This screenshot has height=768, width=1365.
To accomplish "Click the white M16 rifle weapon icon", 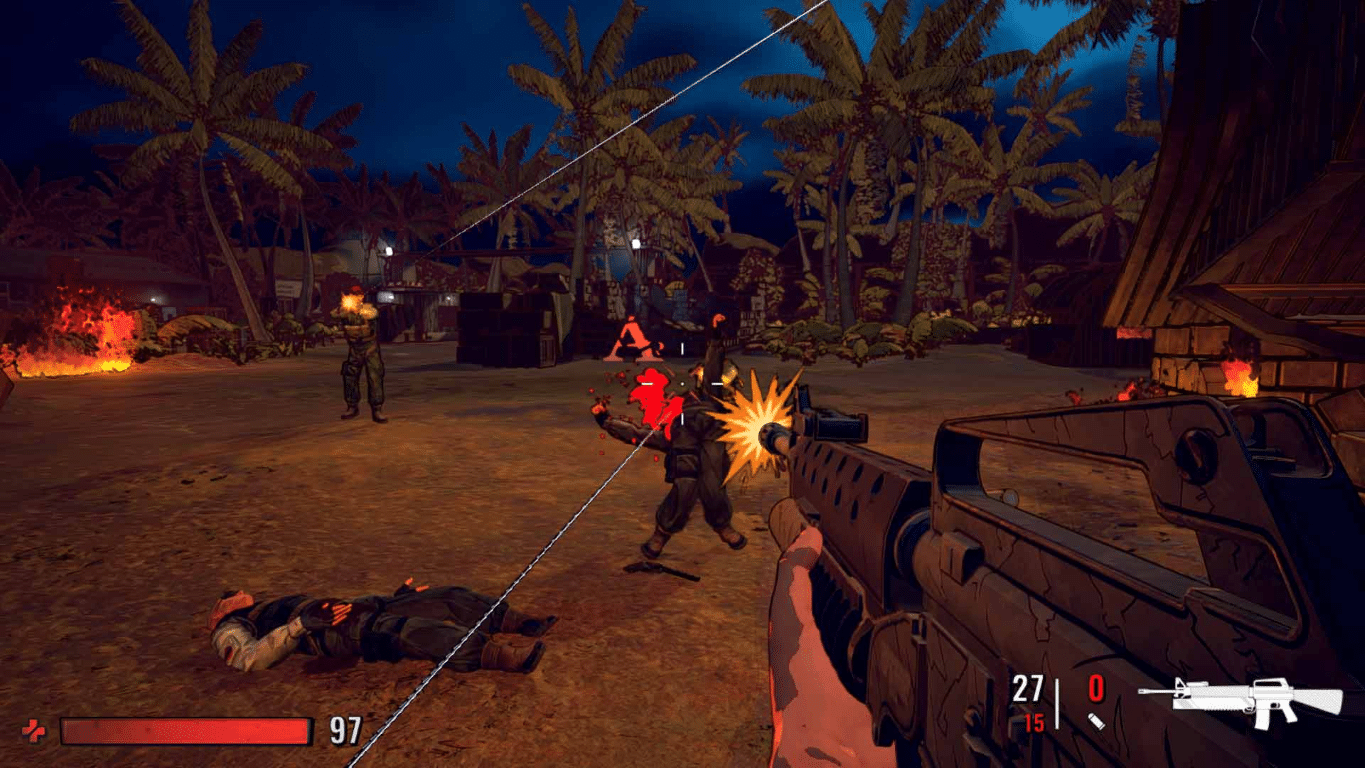I will coord(1255,696).
